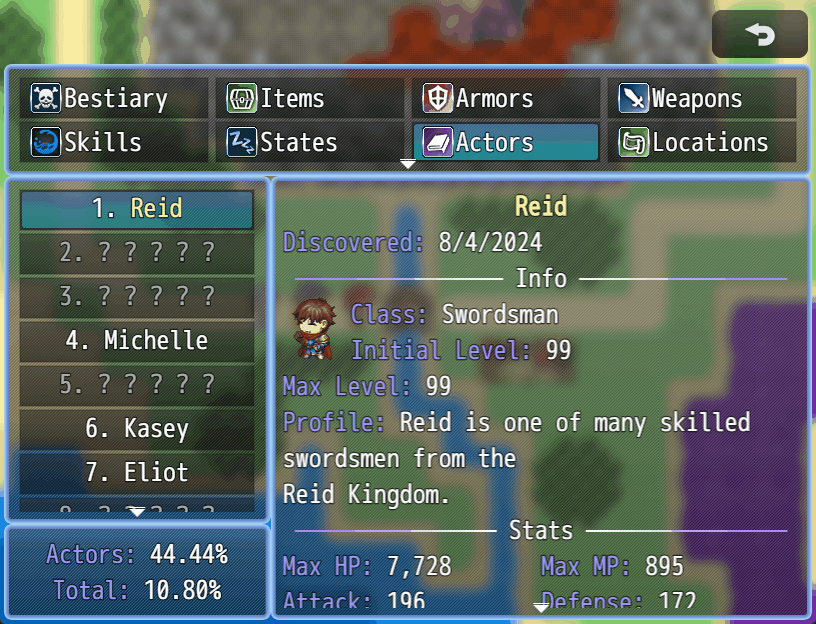
Task: Show the Armors category
Action: (x=505, y=98)
